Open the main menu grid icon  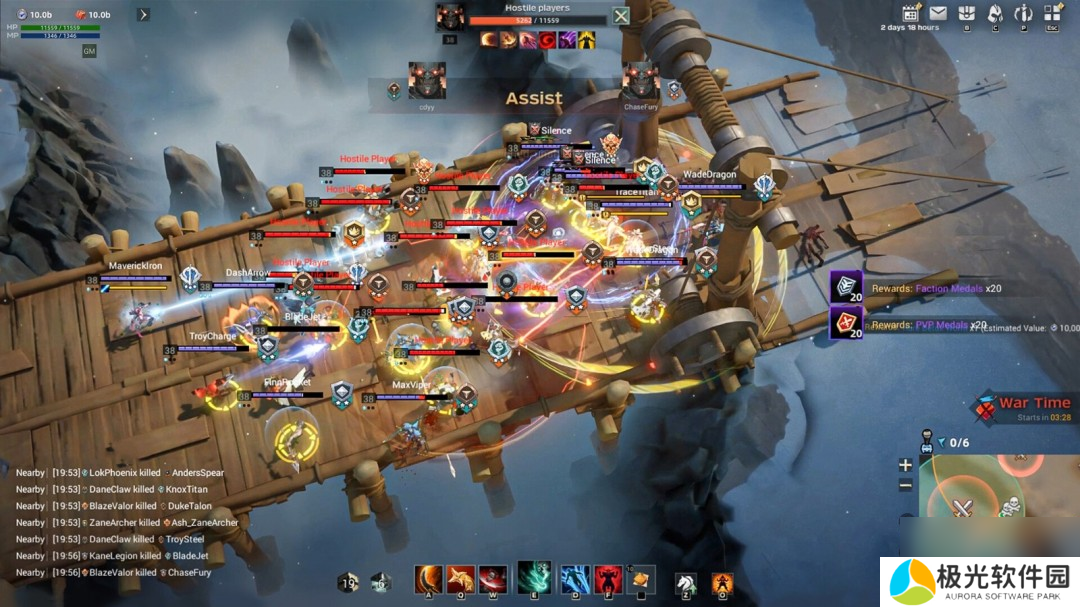coord(1052,13)
